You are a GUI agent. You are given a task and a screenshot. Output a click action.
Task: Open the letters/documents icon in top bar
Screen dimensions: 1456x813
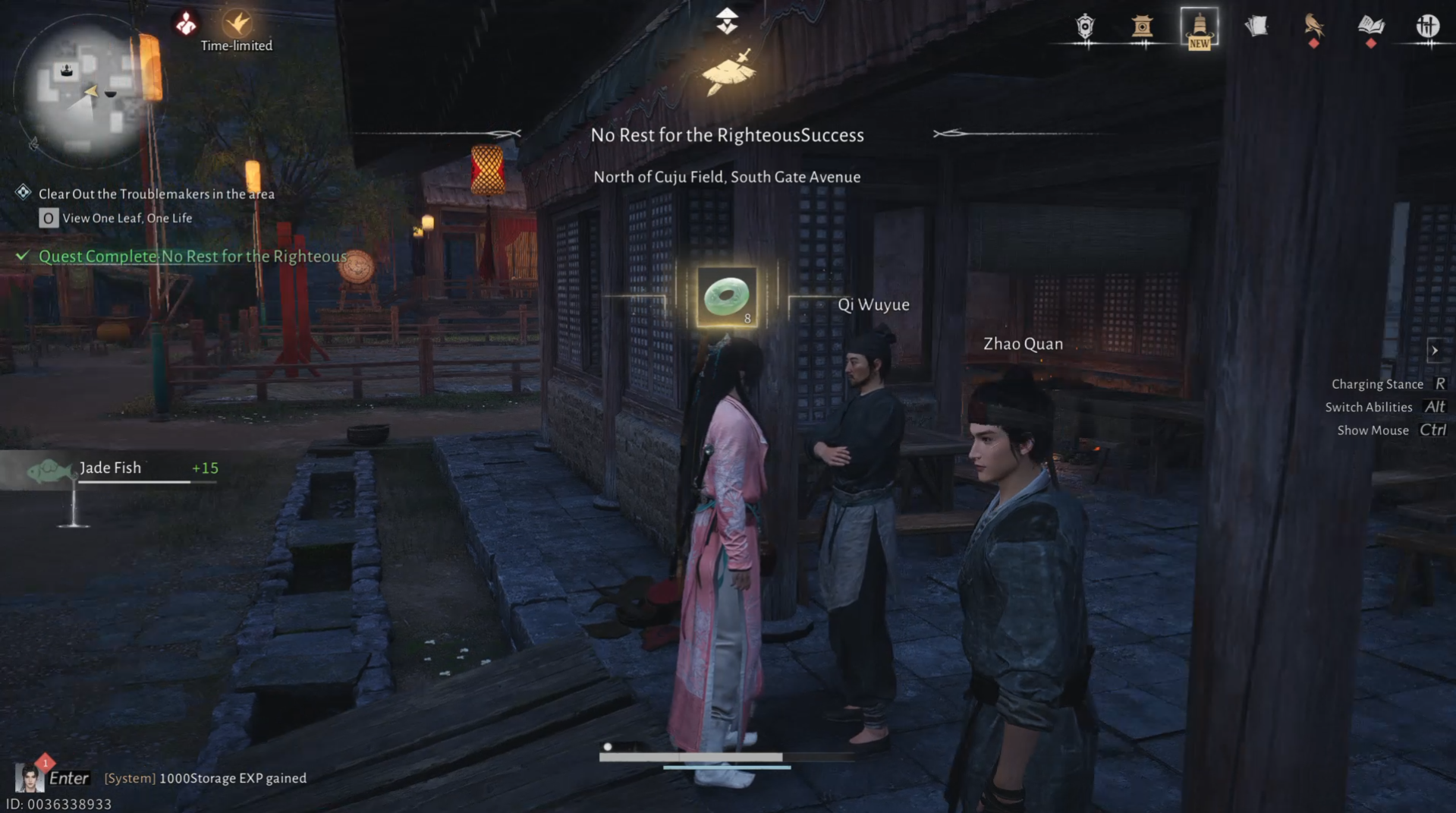(1257, 27)
